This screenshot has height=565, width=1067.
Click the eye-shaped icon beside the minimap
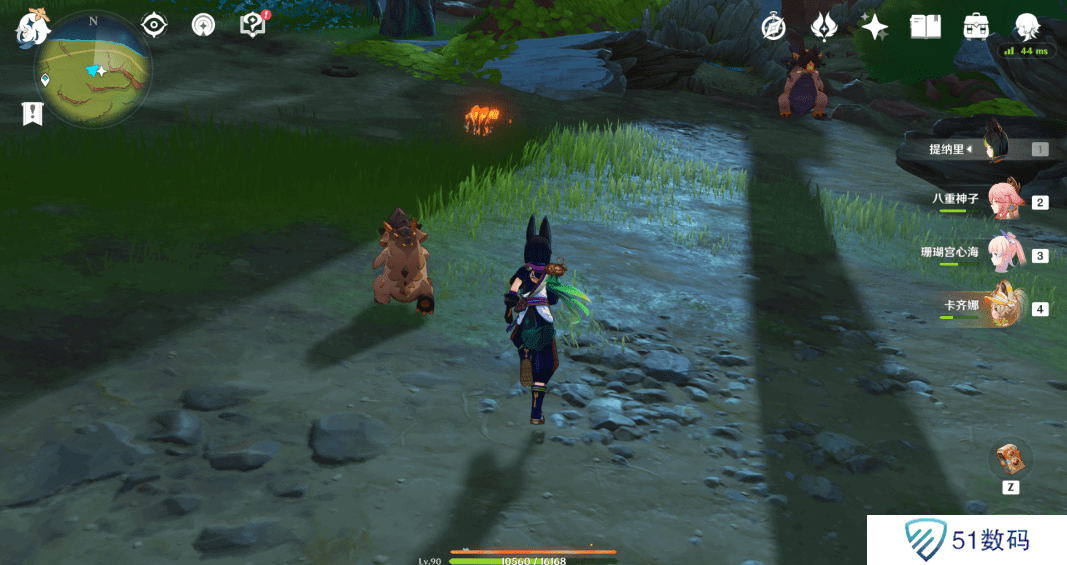pos(154,25)
